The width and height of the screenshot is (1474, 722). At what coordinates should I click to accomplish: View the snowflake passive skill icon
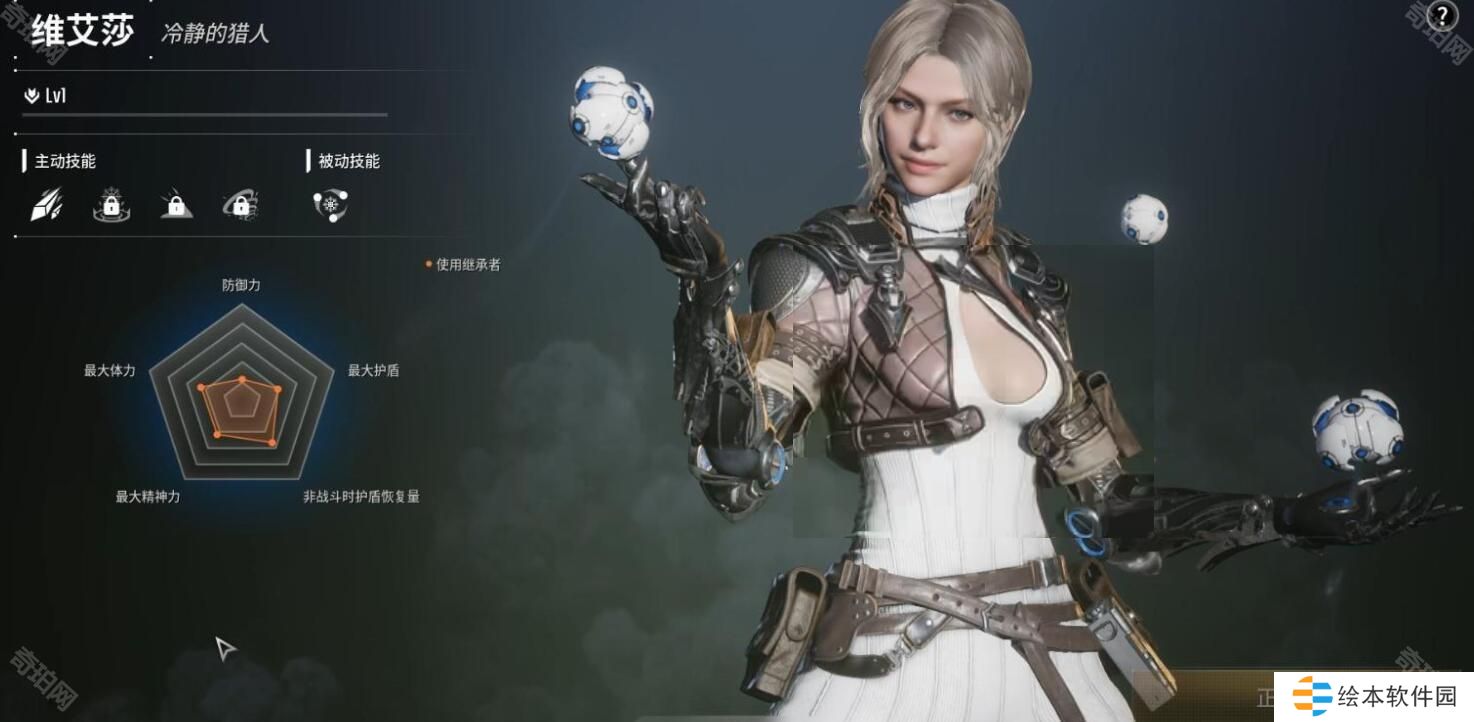coord(330,205)
